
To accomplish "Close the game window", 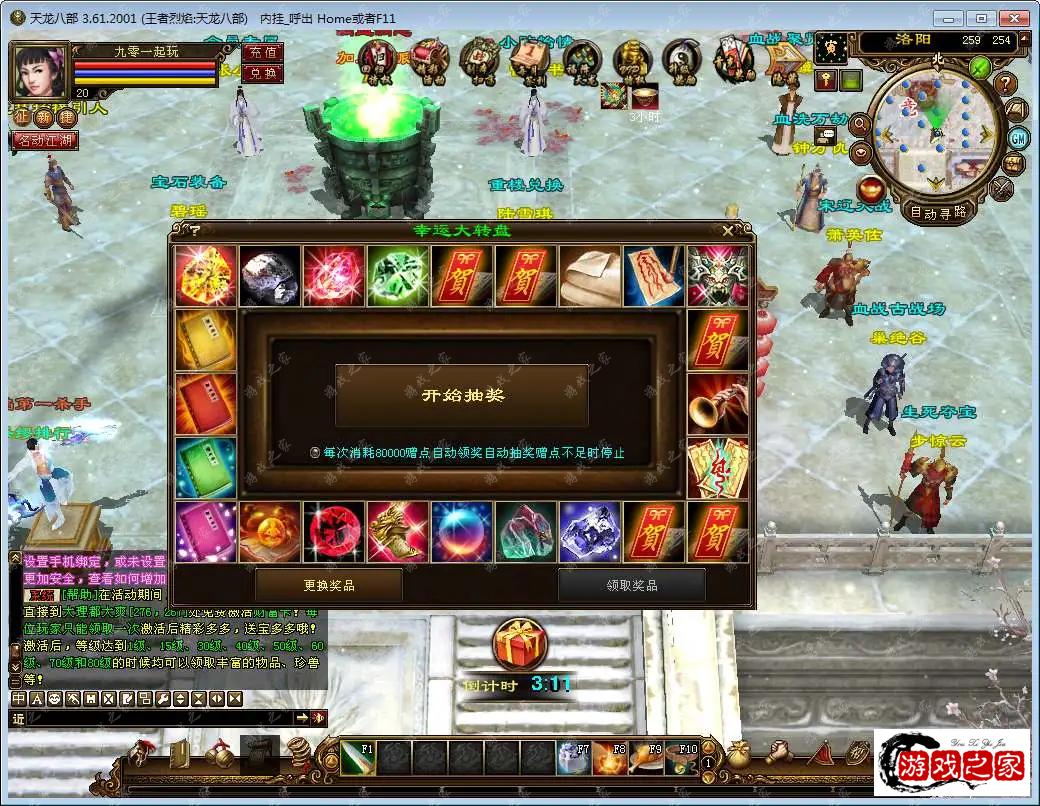I will pos(1016,18).
